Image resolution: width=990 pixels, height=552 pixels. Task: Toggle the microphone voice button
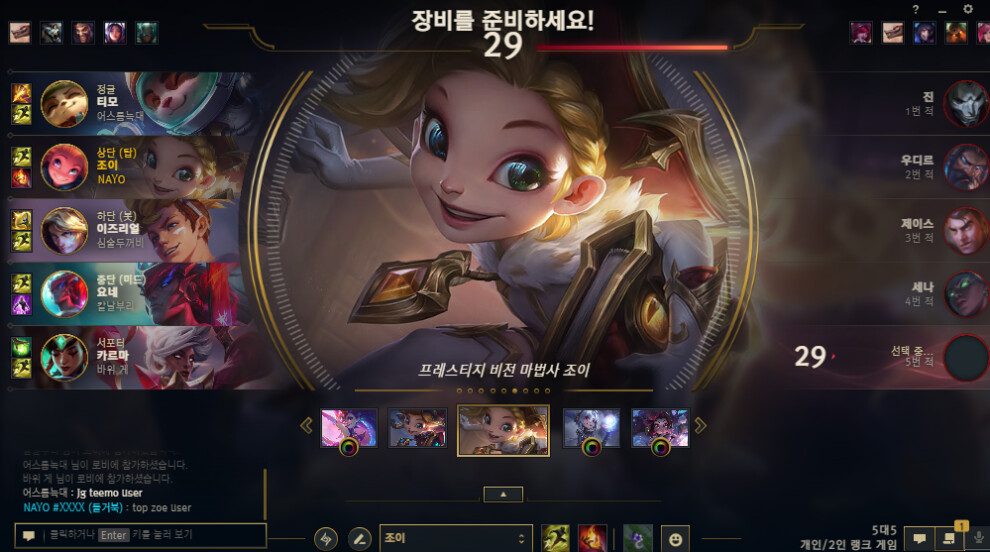coord(977,538)
